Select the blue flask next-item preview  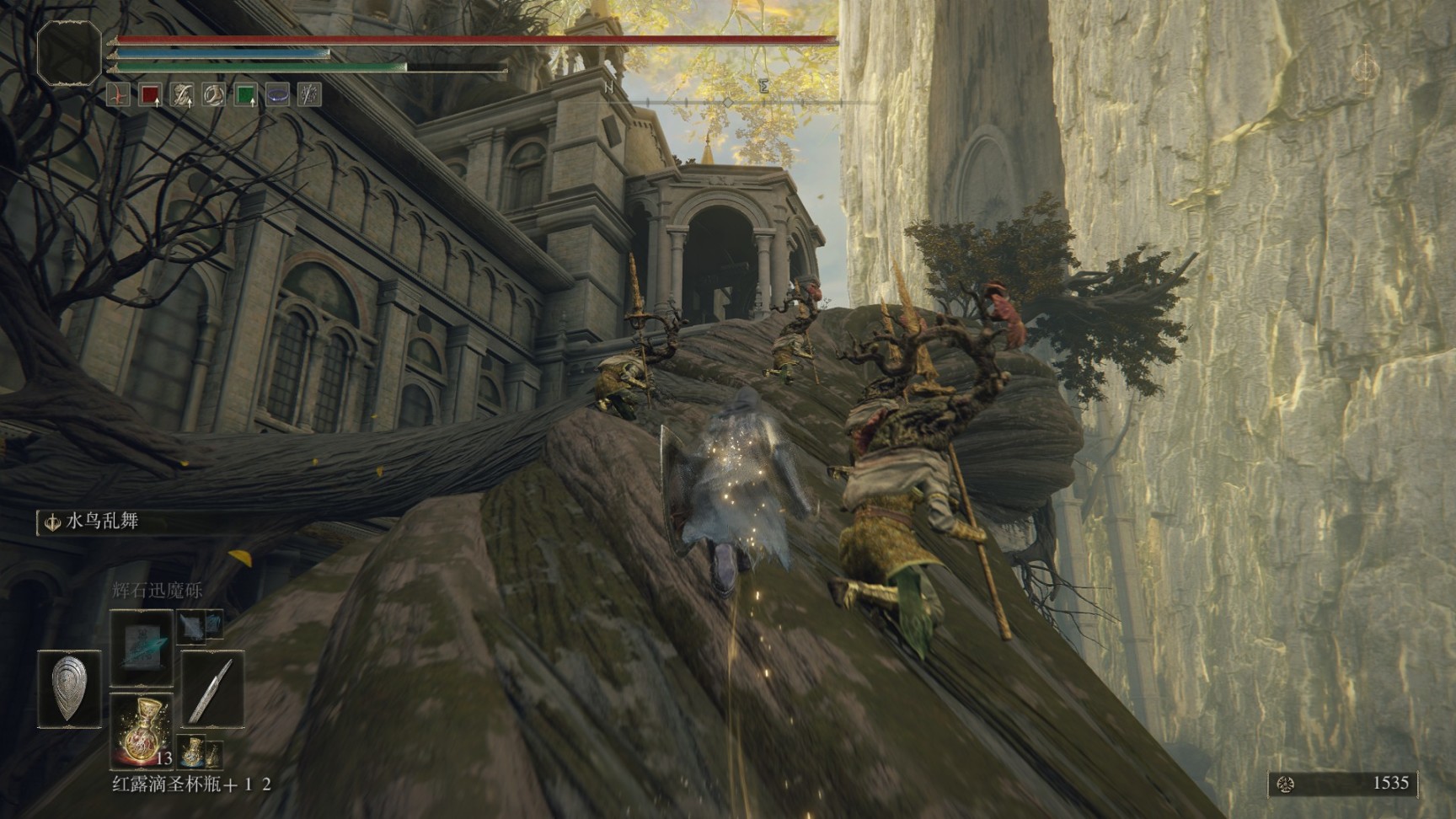[x=191, y=752]
